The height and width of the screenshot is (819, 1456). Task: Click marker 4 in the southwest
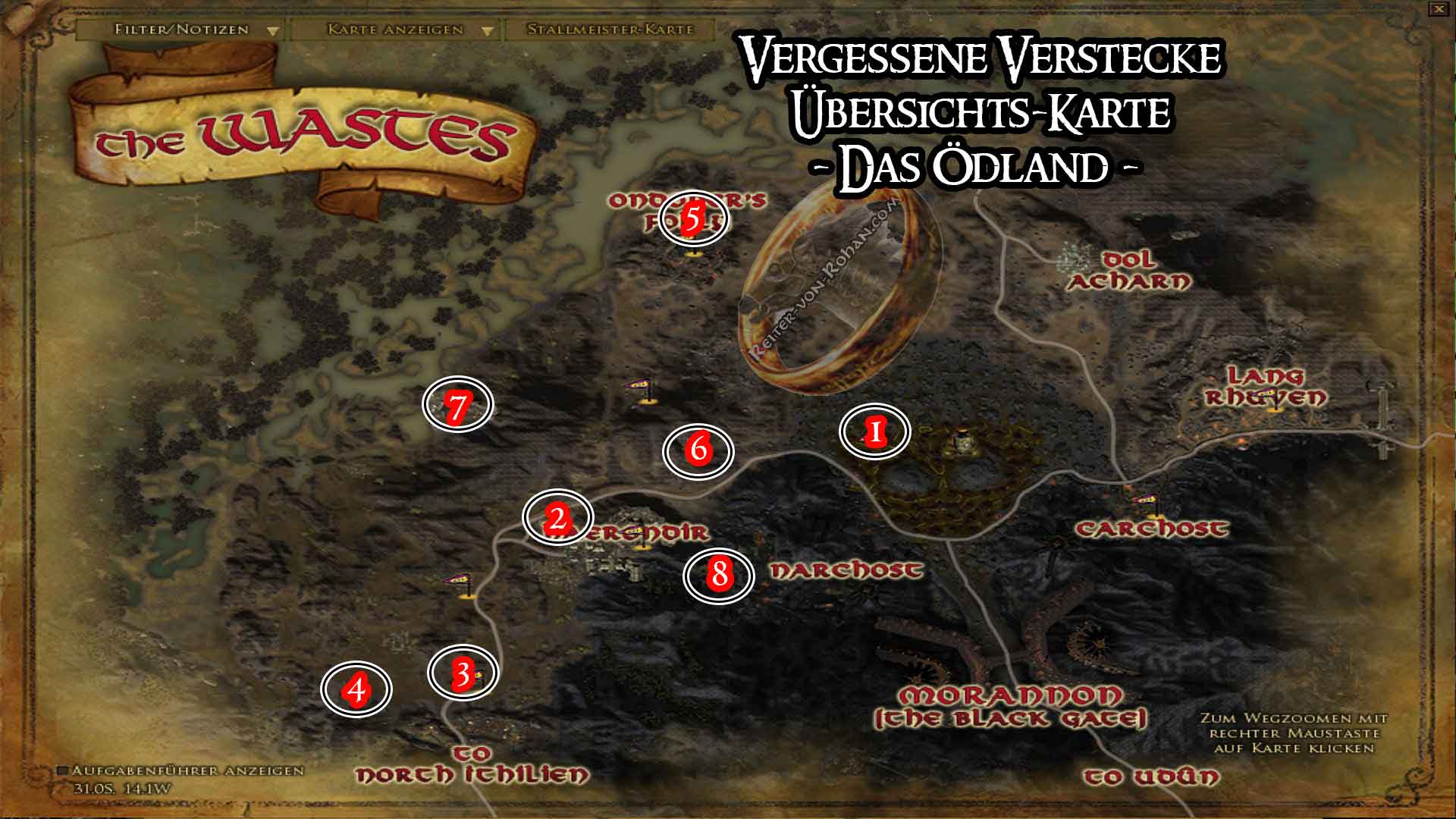(x=356, y=690)
